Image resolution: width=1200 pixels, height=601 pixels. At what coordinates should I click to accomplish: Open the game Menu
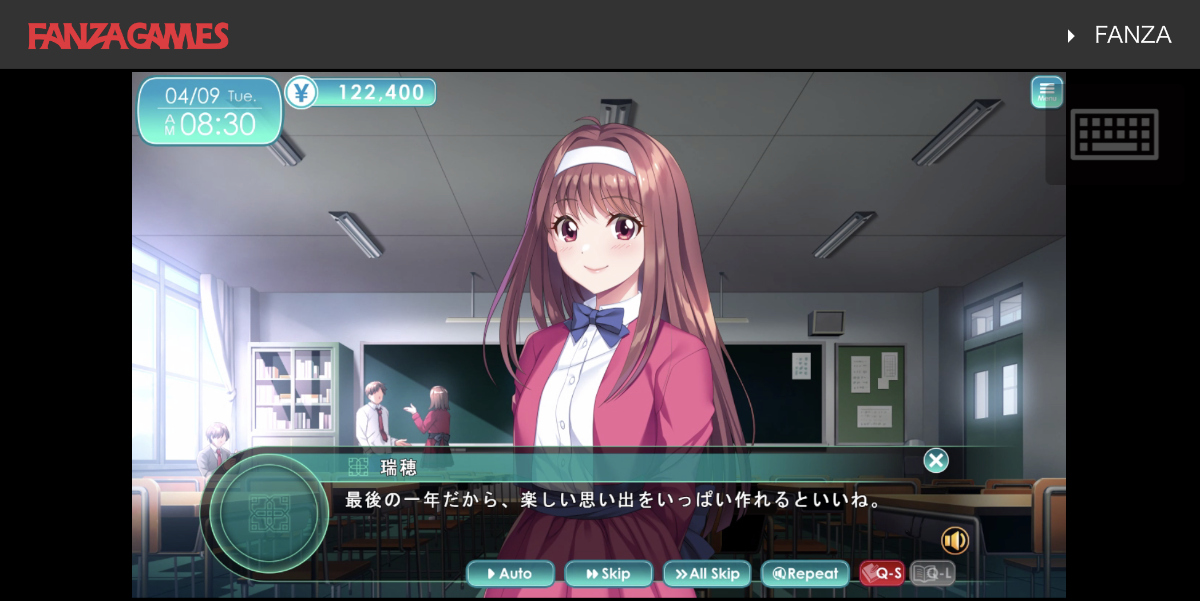click(x=1047, y=92)
